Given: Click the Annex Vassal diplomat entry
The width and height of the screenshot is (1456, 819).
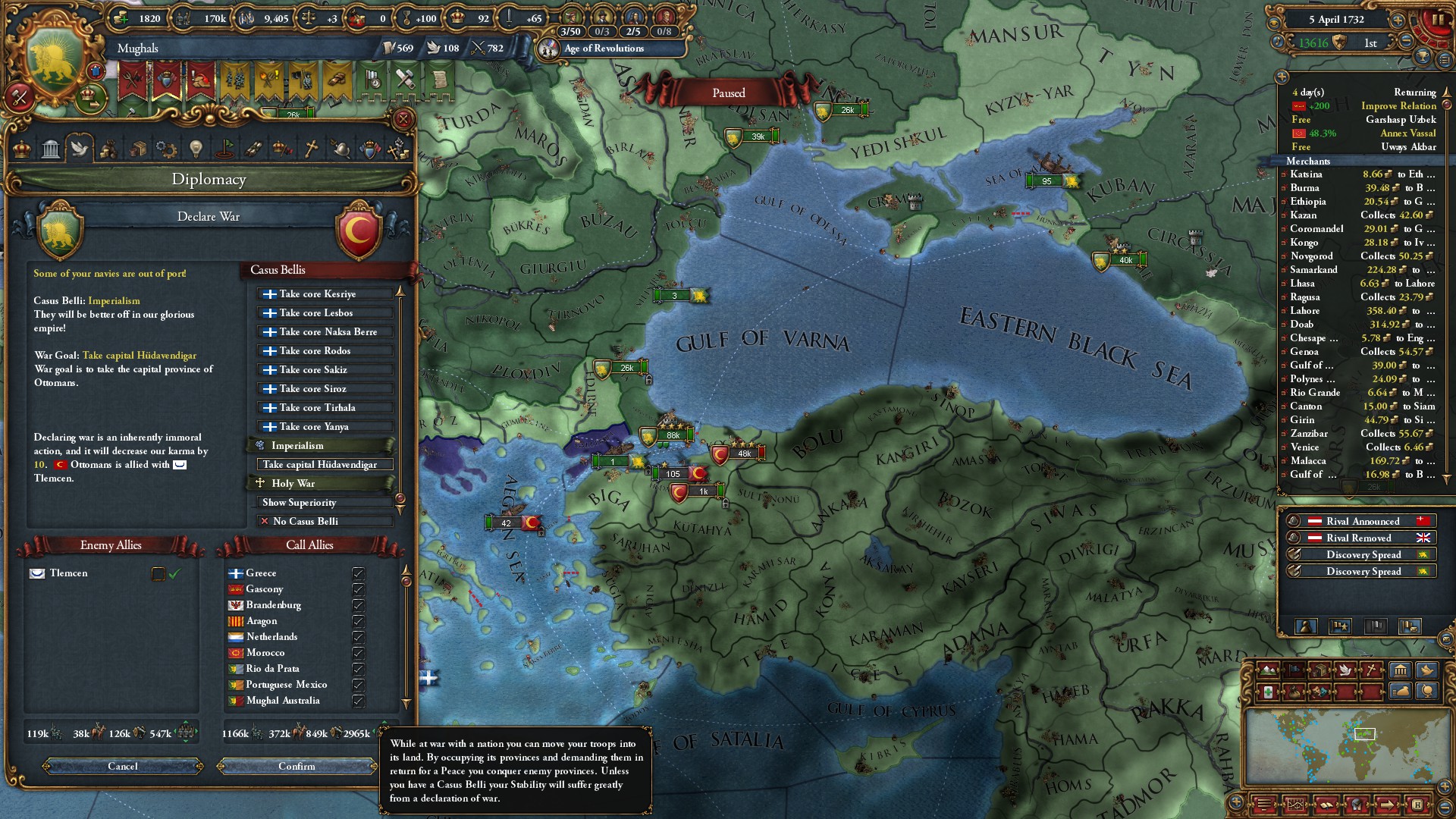Looking at the screenshot, I should (x=1407, y=133).
